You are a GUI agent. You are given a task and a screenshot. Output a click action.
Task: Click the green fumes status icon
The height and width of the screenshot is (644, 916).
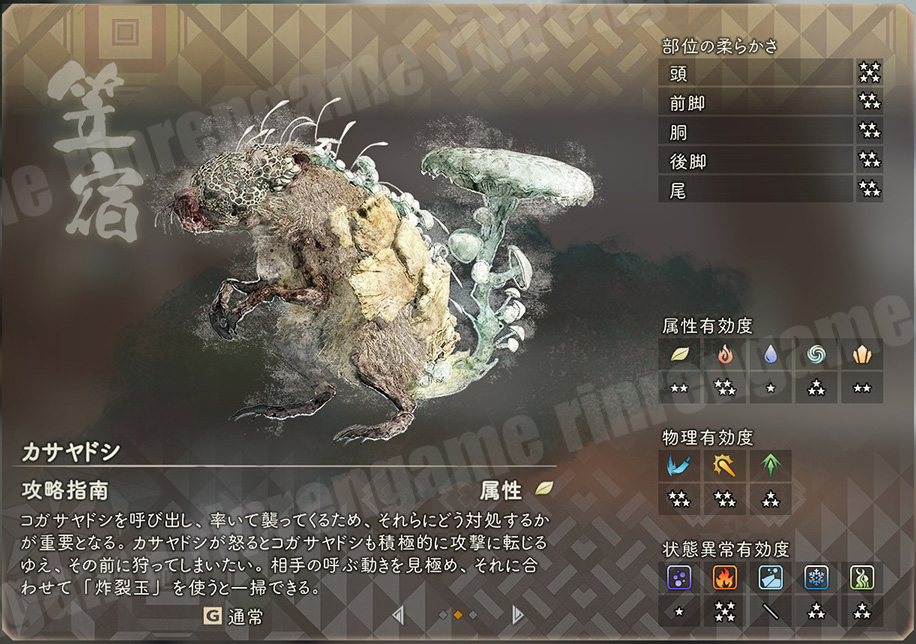(861, 577)
